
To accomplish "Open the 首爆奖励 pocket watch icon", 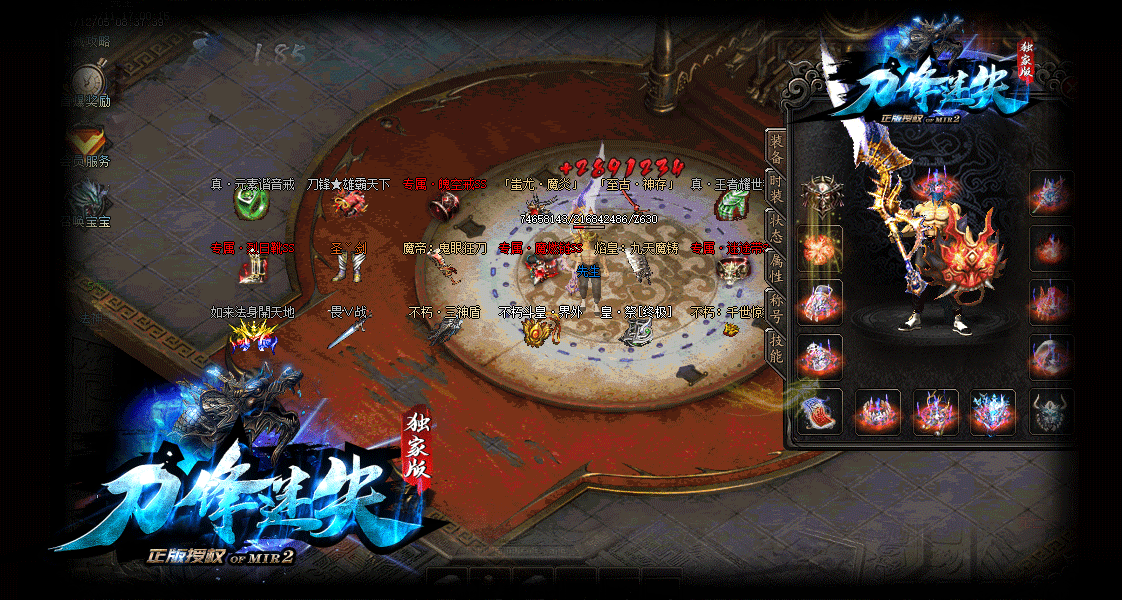I will pos(89,81).
